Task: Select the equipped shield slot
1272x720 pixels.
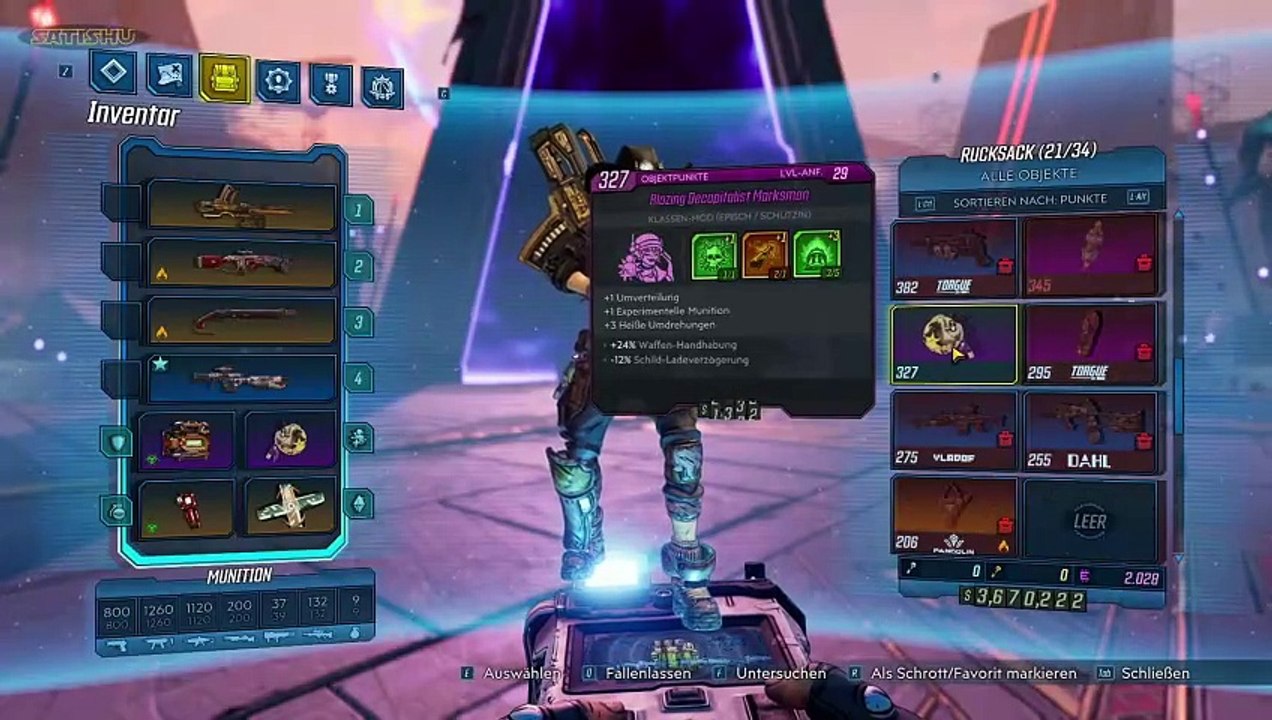Action: pos(187,440)
